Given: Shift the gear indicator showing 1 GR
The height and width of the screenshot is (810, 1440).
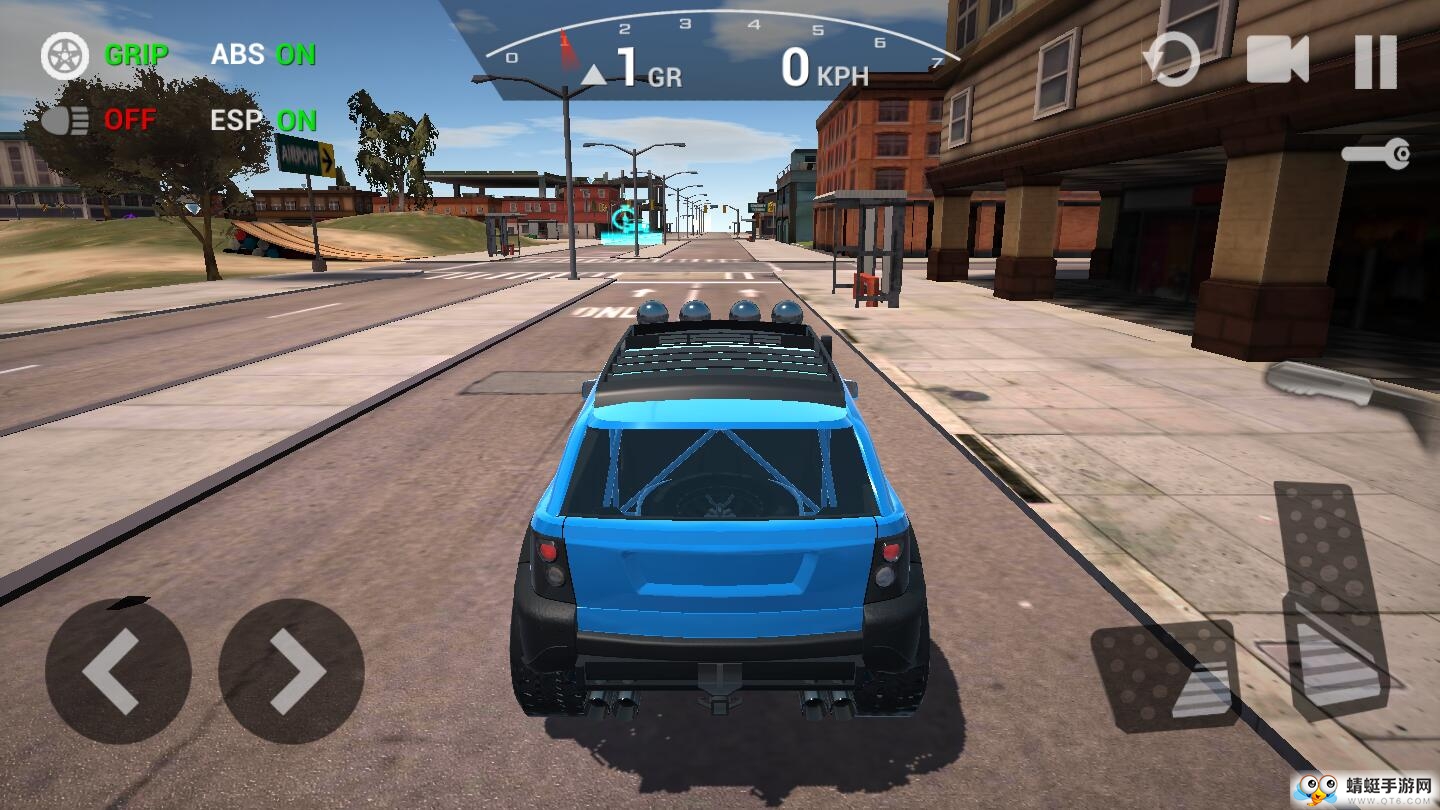Looking at the screenshot, I should point(630,69).
